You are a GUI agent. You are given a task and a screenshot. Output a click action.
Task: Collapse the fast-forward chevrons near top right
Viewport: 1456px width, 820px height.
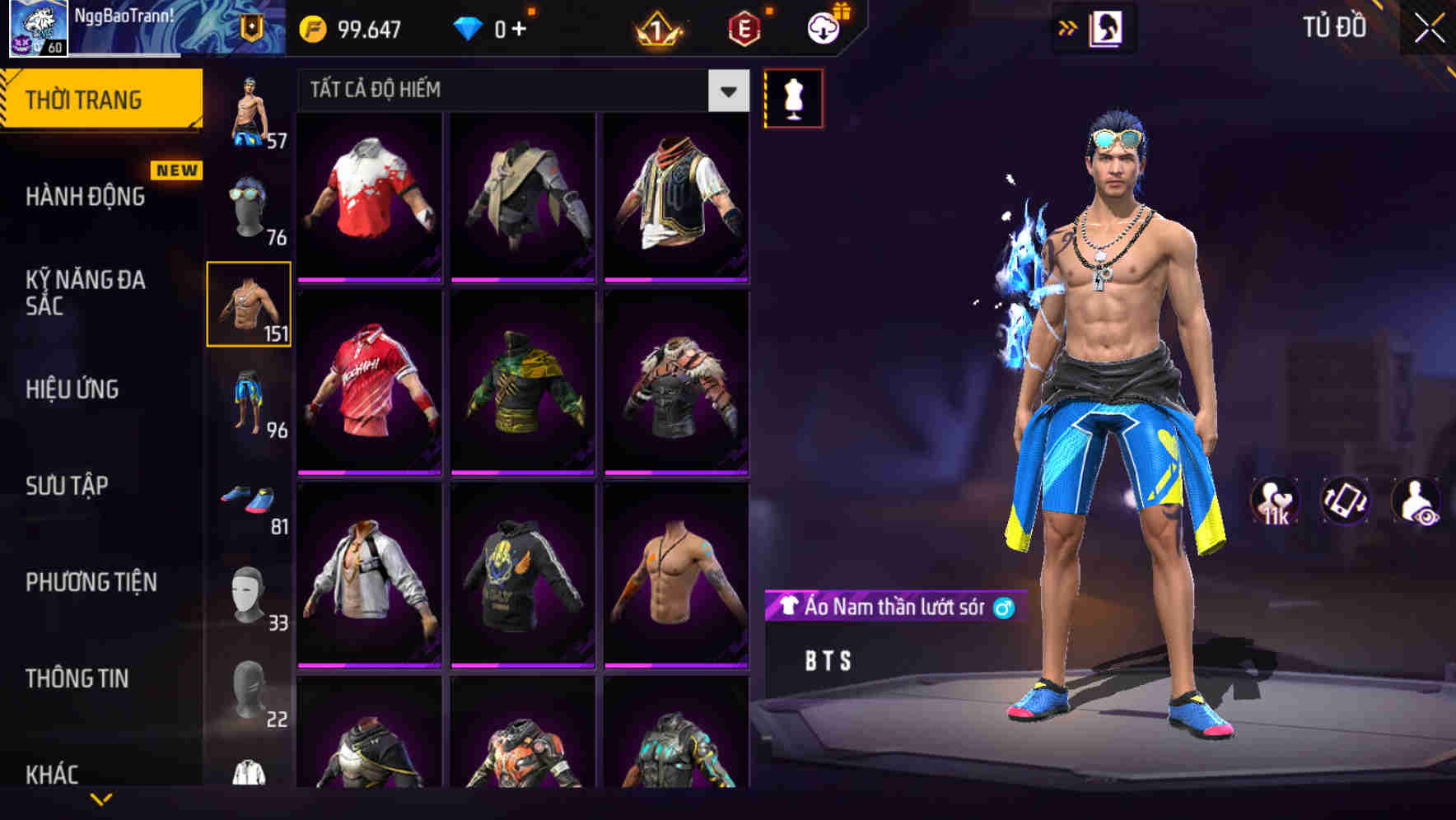(1068, 27)
